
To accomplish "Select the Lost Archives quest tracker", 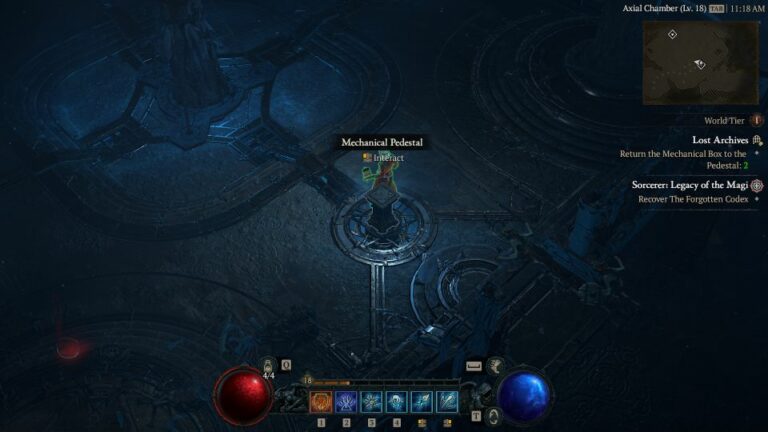I will click(720, 140).
